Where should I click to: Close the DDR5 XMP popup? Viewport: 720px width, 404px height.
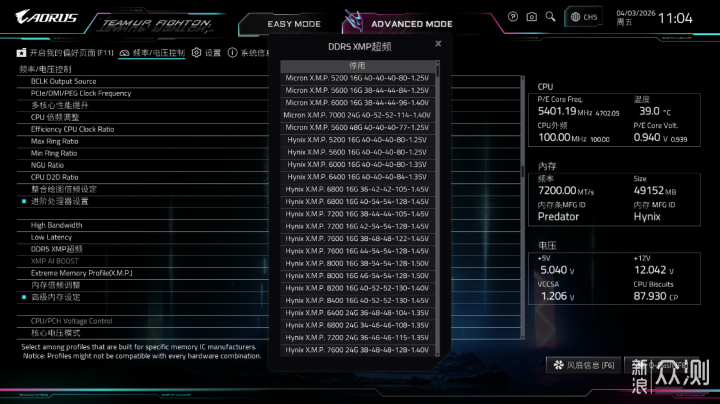pyautogui.click(x=438, y=44)
